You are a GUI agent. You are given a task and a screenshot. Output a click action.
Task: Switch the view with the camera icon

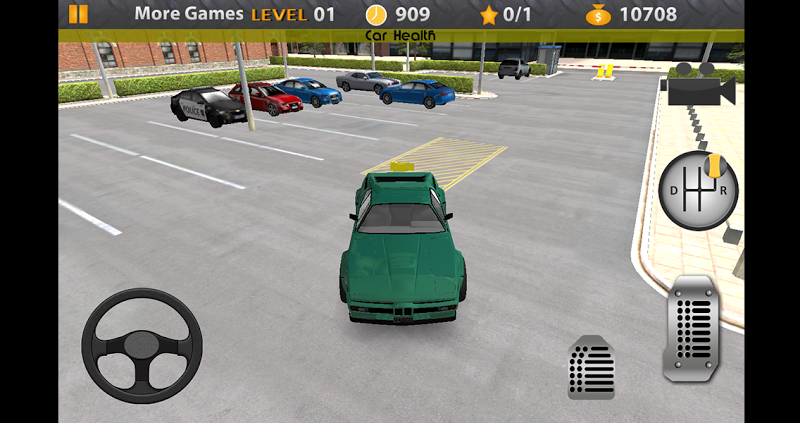click(x=697, y=85)
